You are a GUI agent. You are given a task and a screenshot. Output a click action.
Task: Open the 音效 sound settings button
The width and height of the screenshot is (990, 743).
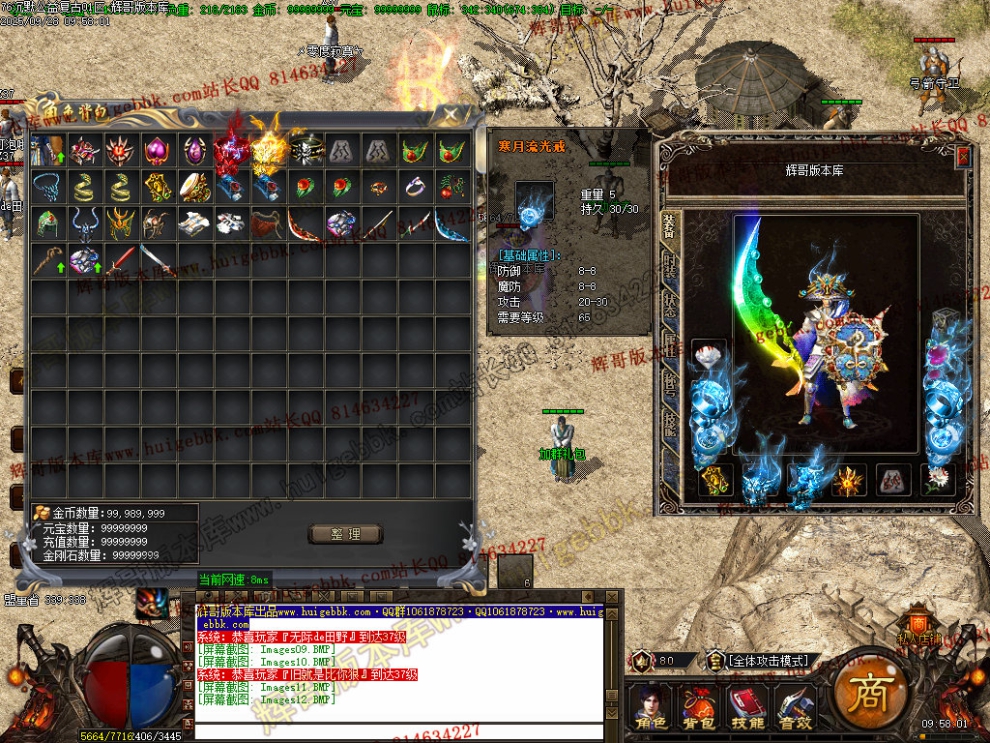(x=795, y=705)
